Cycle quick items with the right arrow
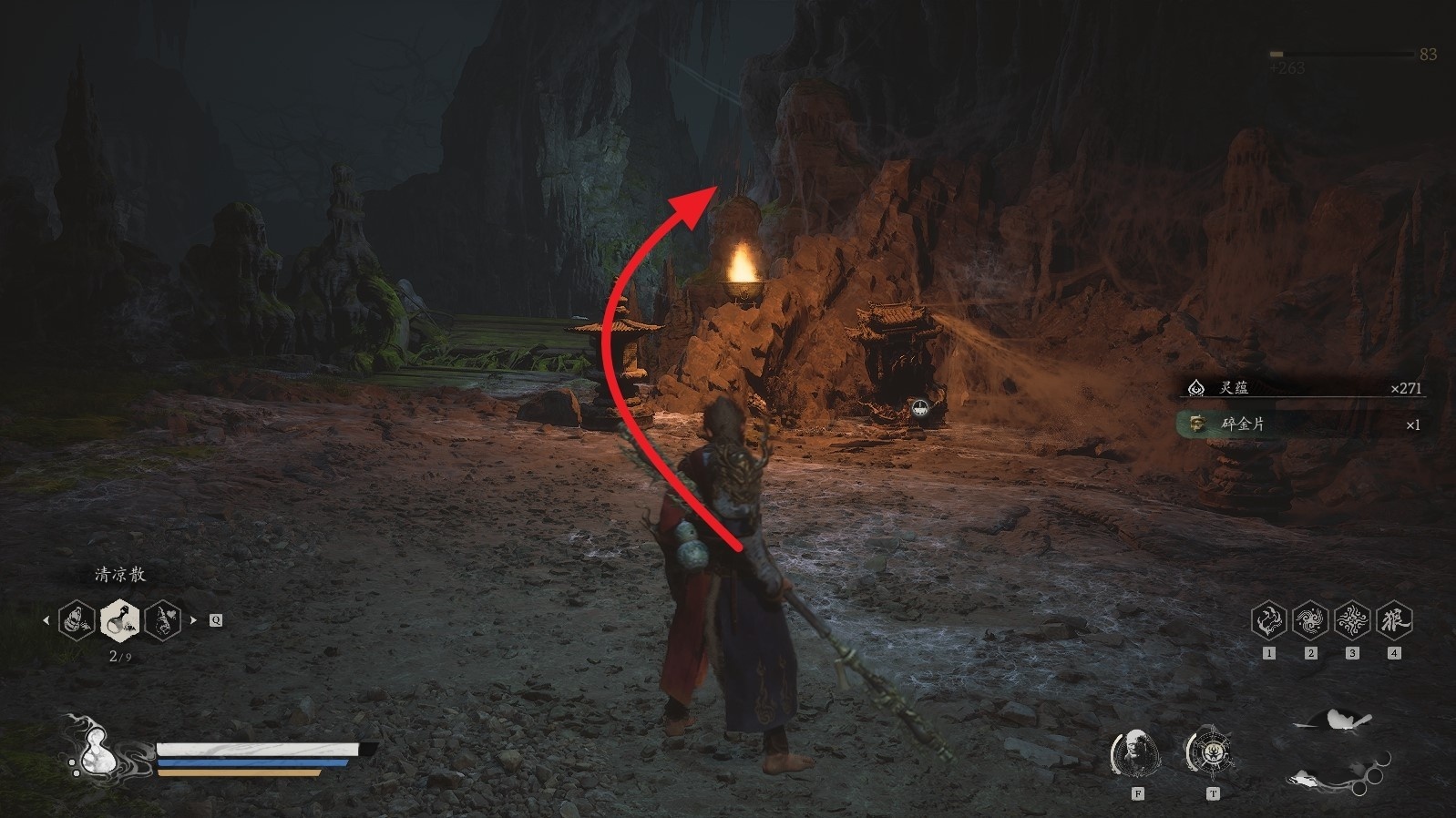 pos(193,620)
